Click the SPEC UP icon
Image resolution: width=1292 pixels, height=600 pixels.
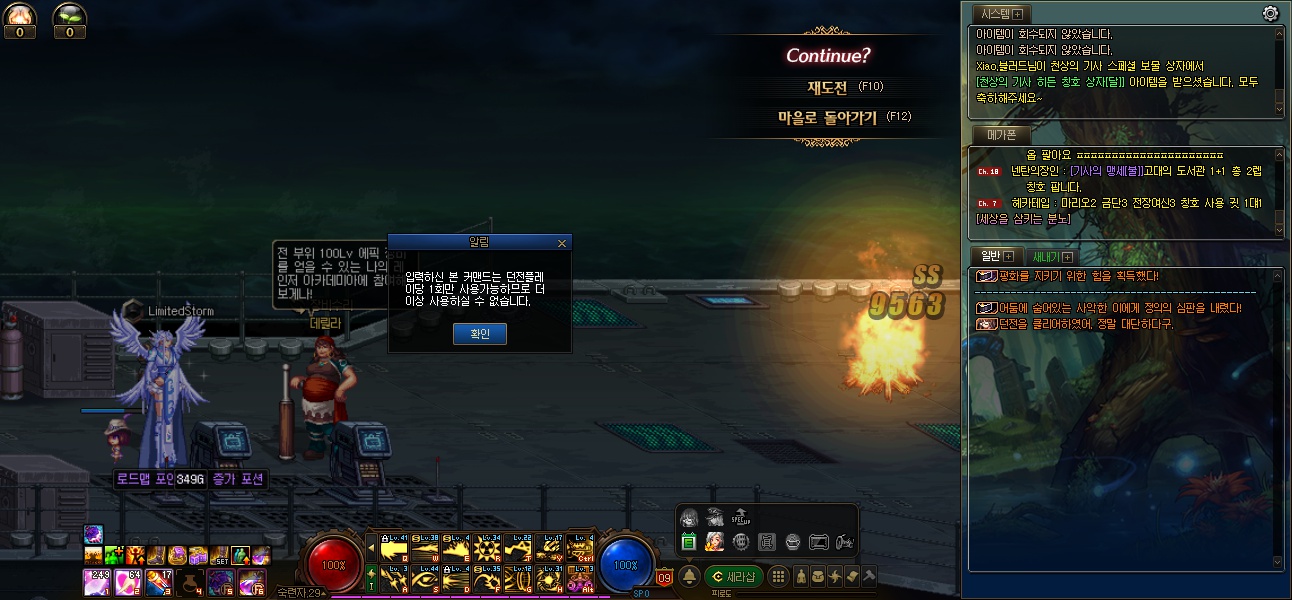click(x=741, y=517)
